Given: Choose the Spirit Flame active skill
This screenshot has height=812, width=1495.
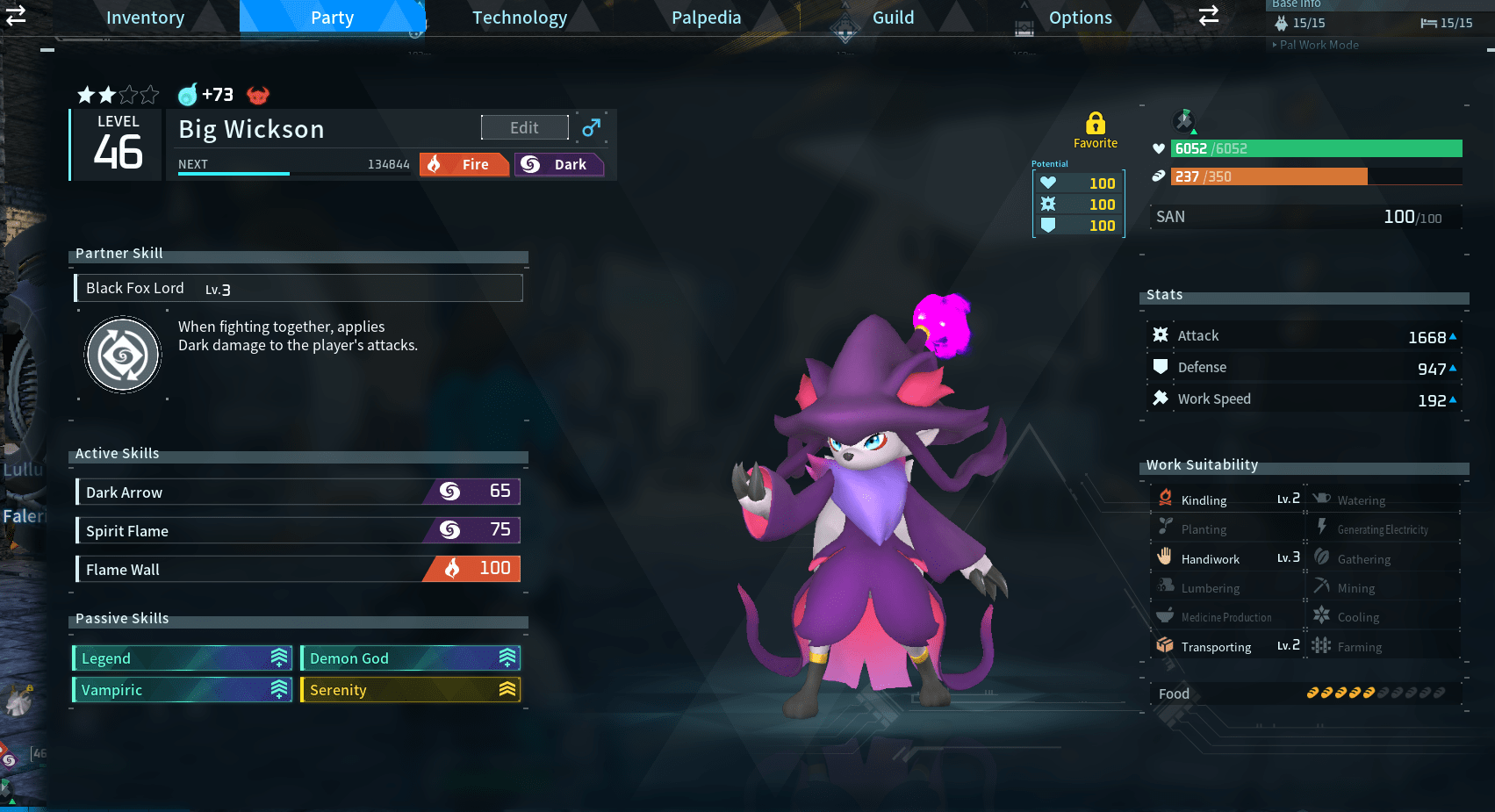Looking at the screenshot, I should (298, 530).
